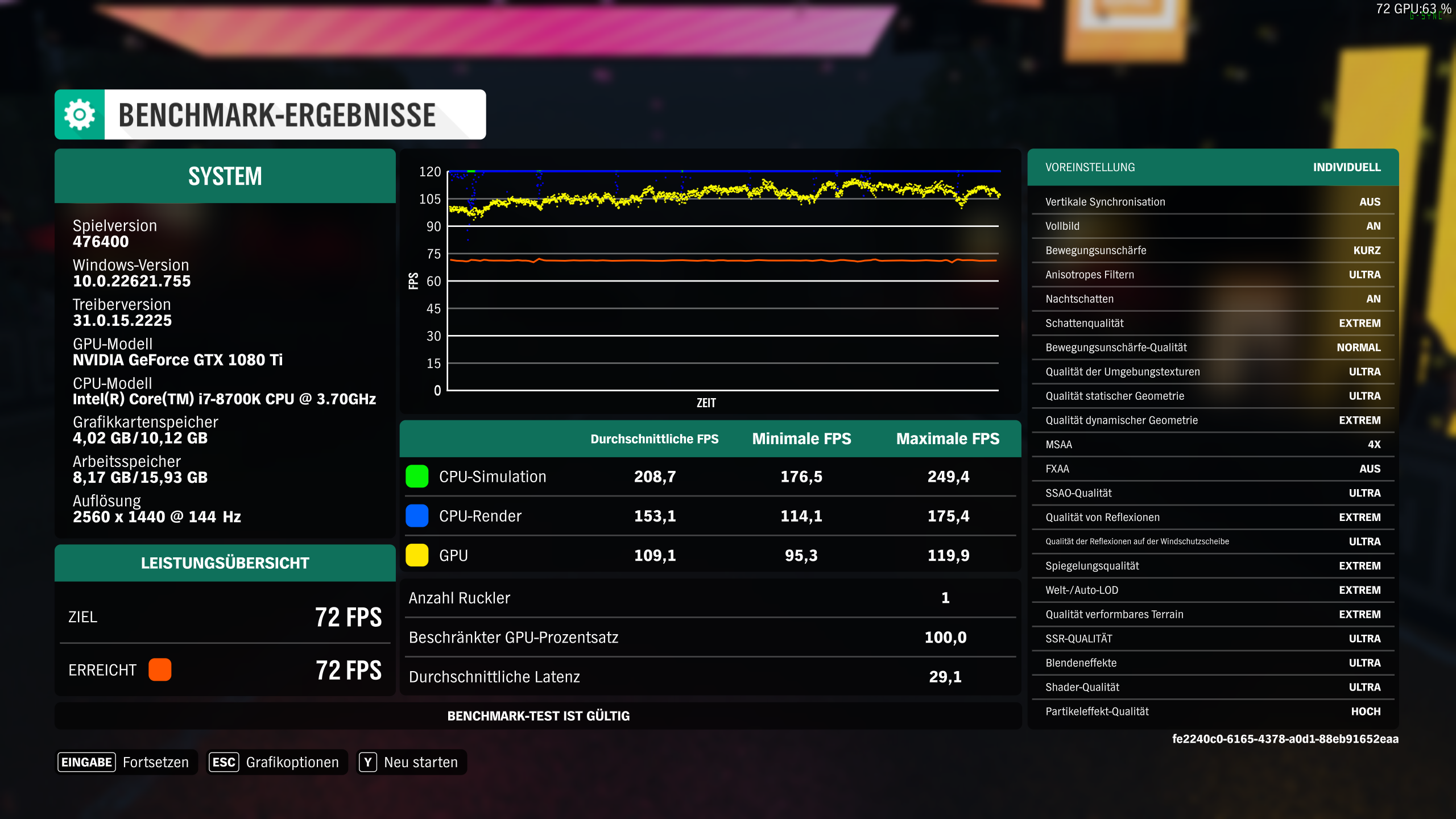Click Fortsetzen to continue

[x=156, y=762]
